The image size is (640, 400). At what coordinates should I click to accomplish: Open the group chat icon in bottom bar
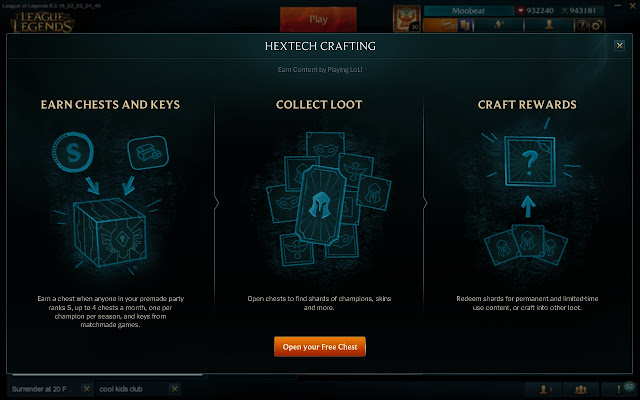tap(580, 389)
